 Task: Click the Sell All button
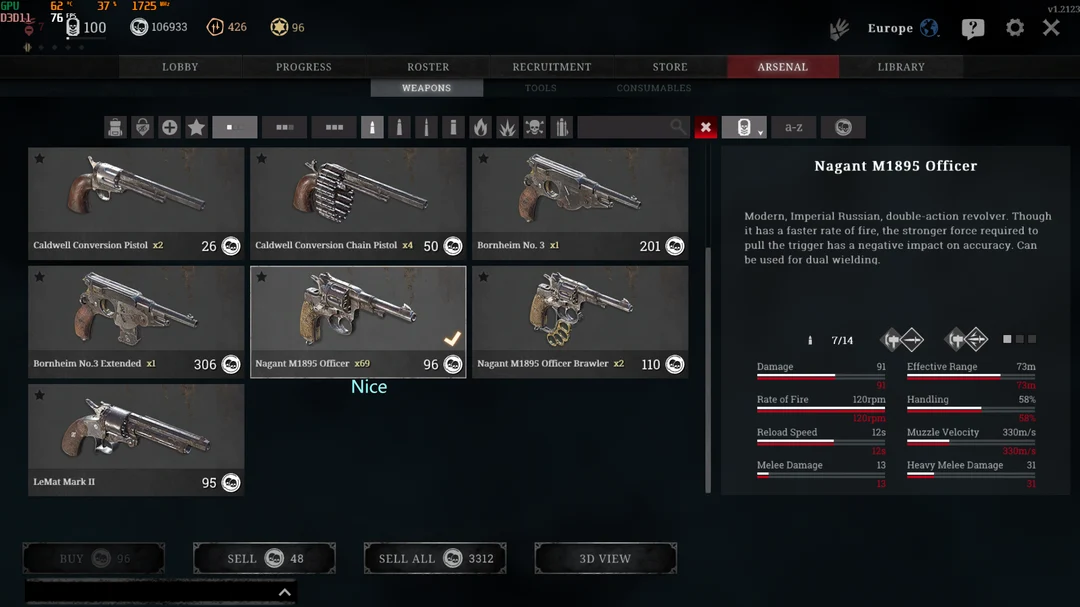pyautogui.click(x=435, y=558)
